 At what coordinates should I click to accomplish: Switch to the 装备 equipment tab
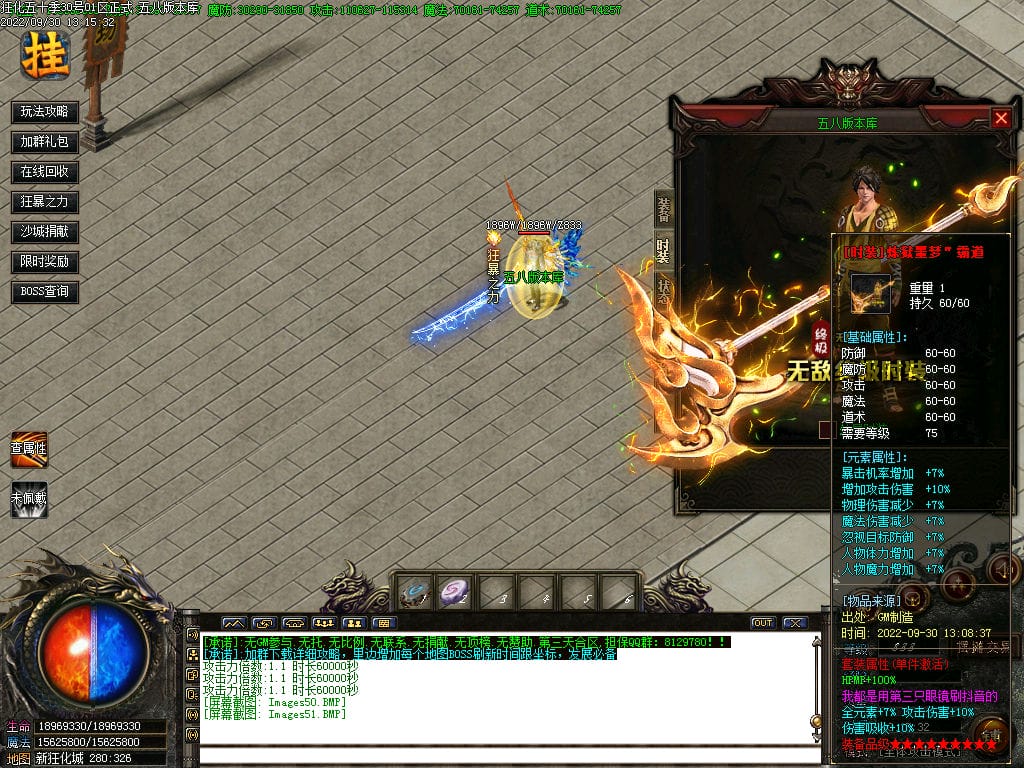[664, 209]
